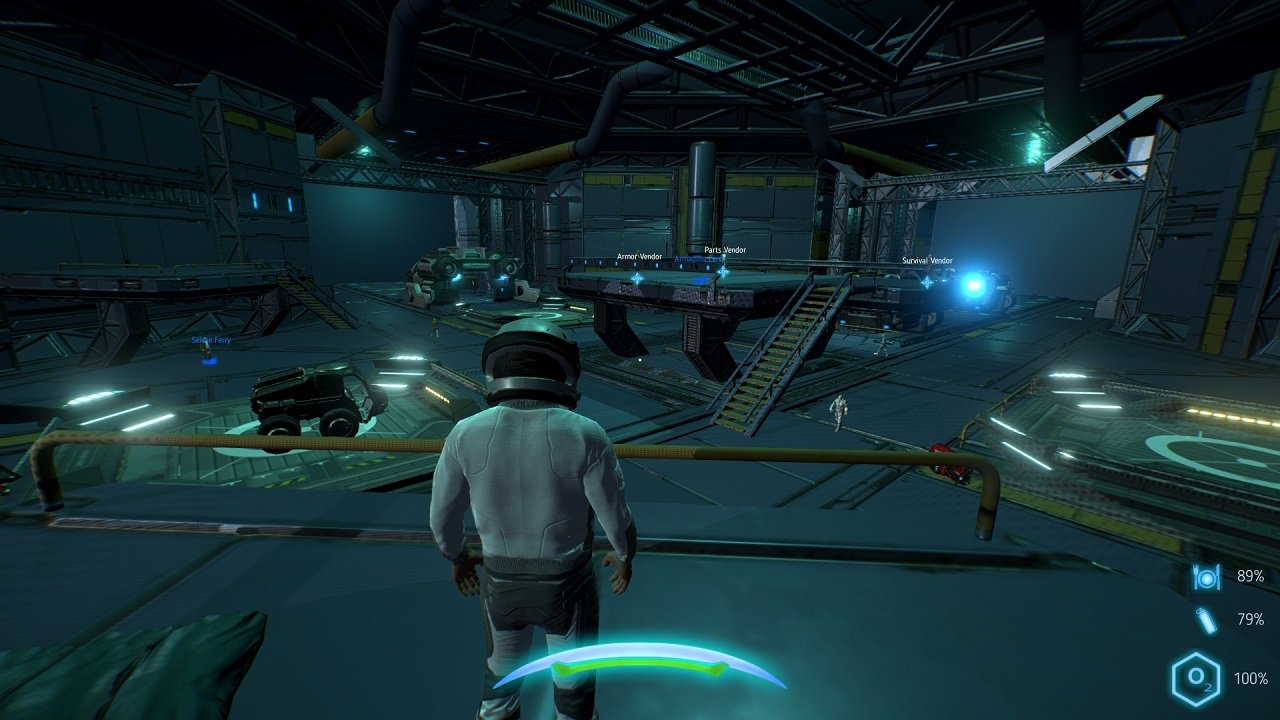The width and height of the screenshot is (1280, 720).
Task: Click the water bottle thirst icon
Action: click(1207, 620)
